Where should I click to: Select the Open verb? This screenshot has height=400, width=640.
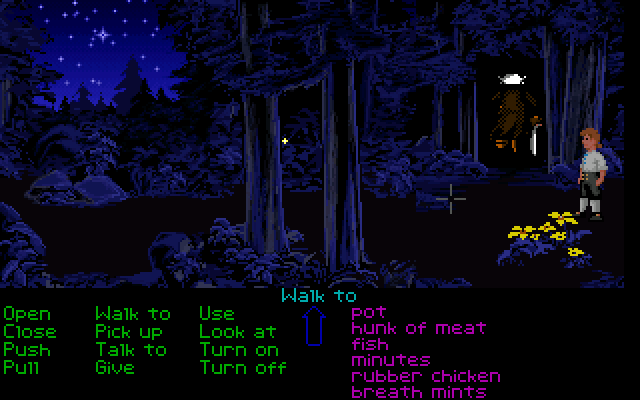pyautogui.click(x=26, y=315)
